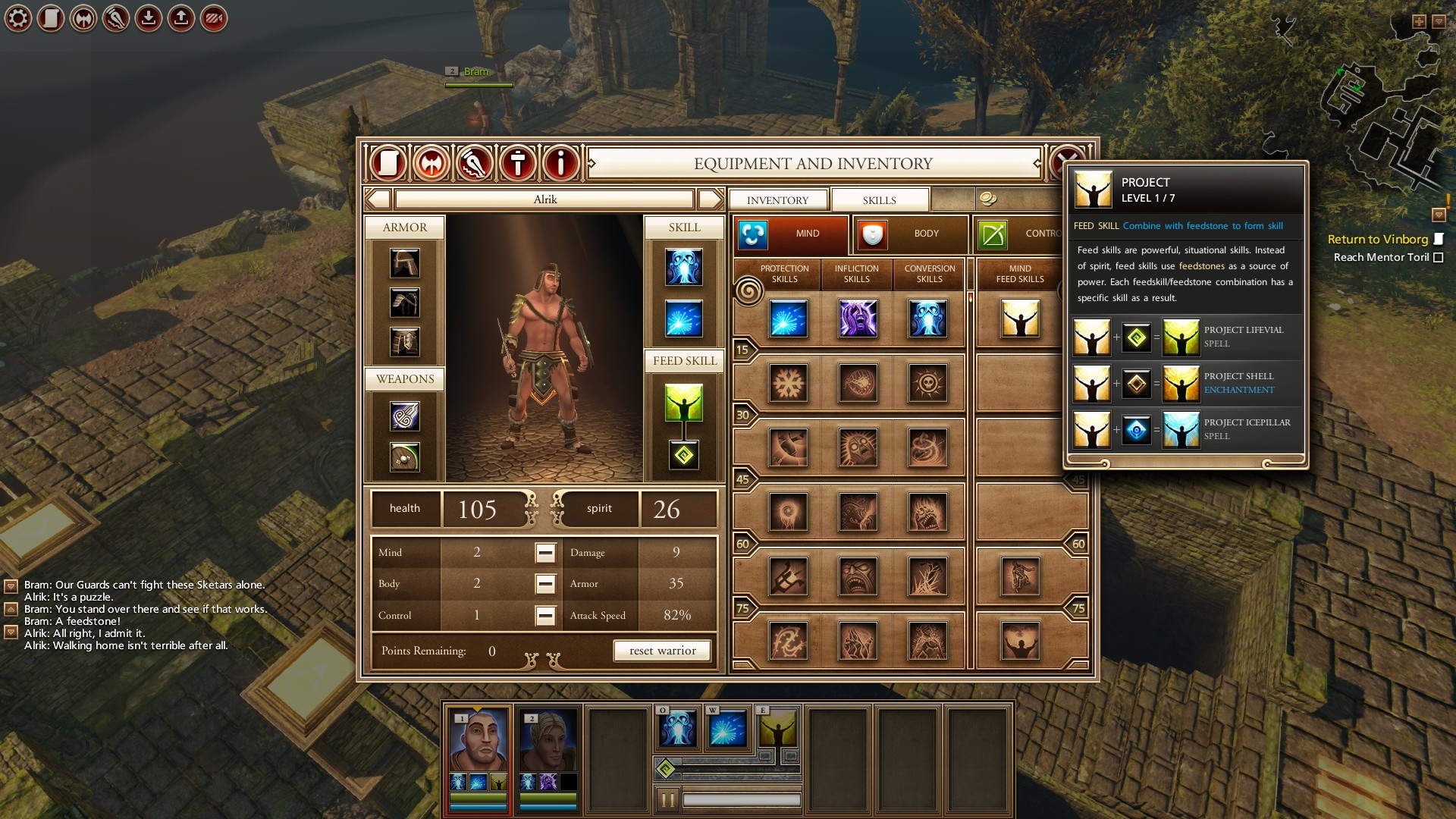The height and width of the screenshot is (819, 1456).
Task: Select the Return to Vinborg quest
Action: click(1377, 240)
